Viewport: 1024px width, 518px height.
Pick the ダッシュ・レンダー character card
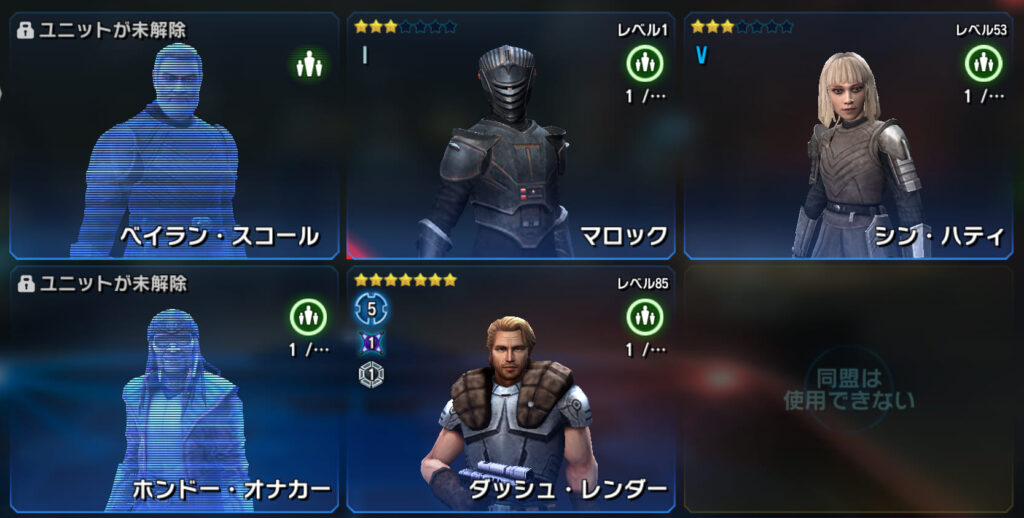coord(510,390)
